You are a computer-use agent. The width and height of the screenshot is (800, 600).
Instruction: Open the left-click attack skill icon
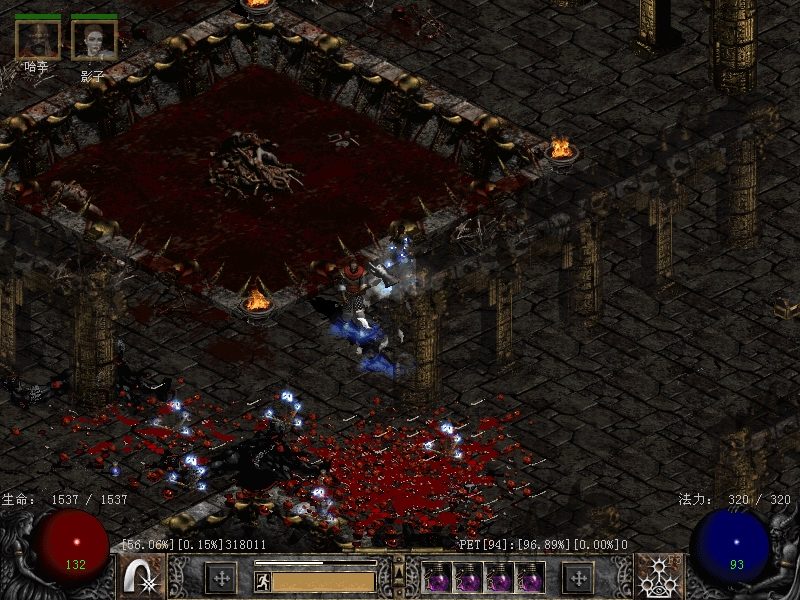coord(141,577)
